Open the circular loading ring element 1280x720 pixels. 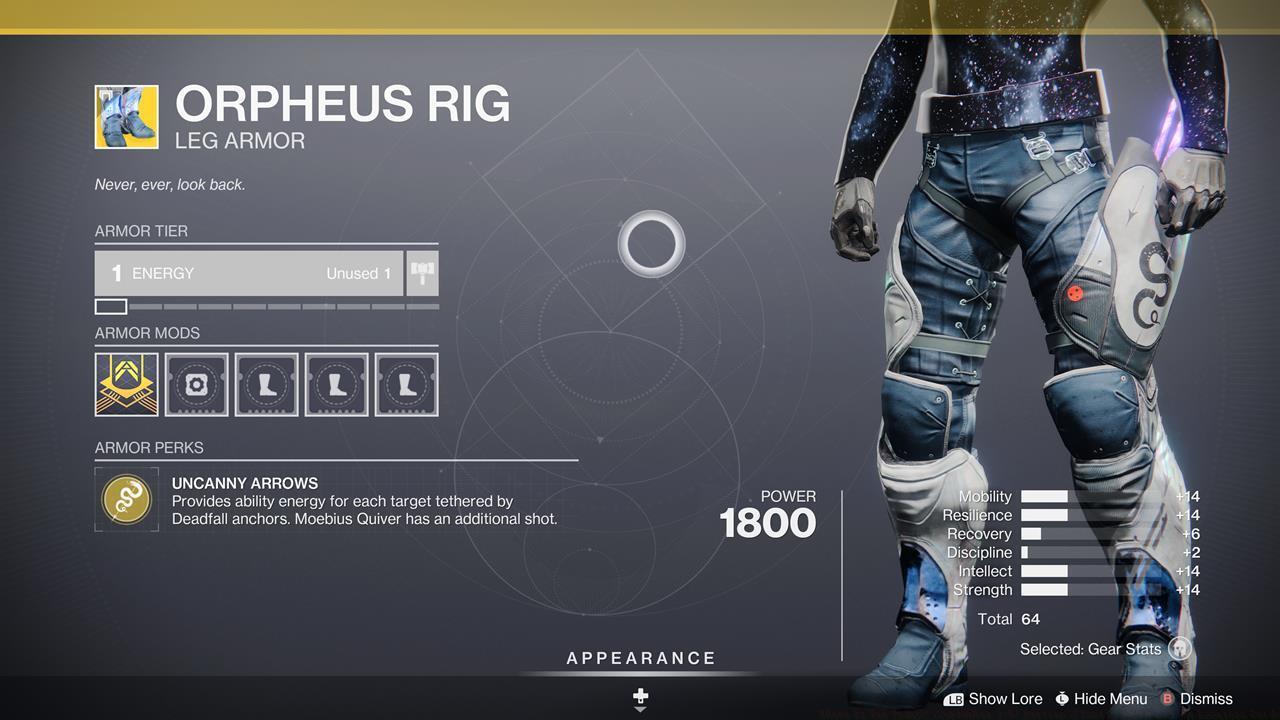652,243
